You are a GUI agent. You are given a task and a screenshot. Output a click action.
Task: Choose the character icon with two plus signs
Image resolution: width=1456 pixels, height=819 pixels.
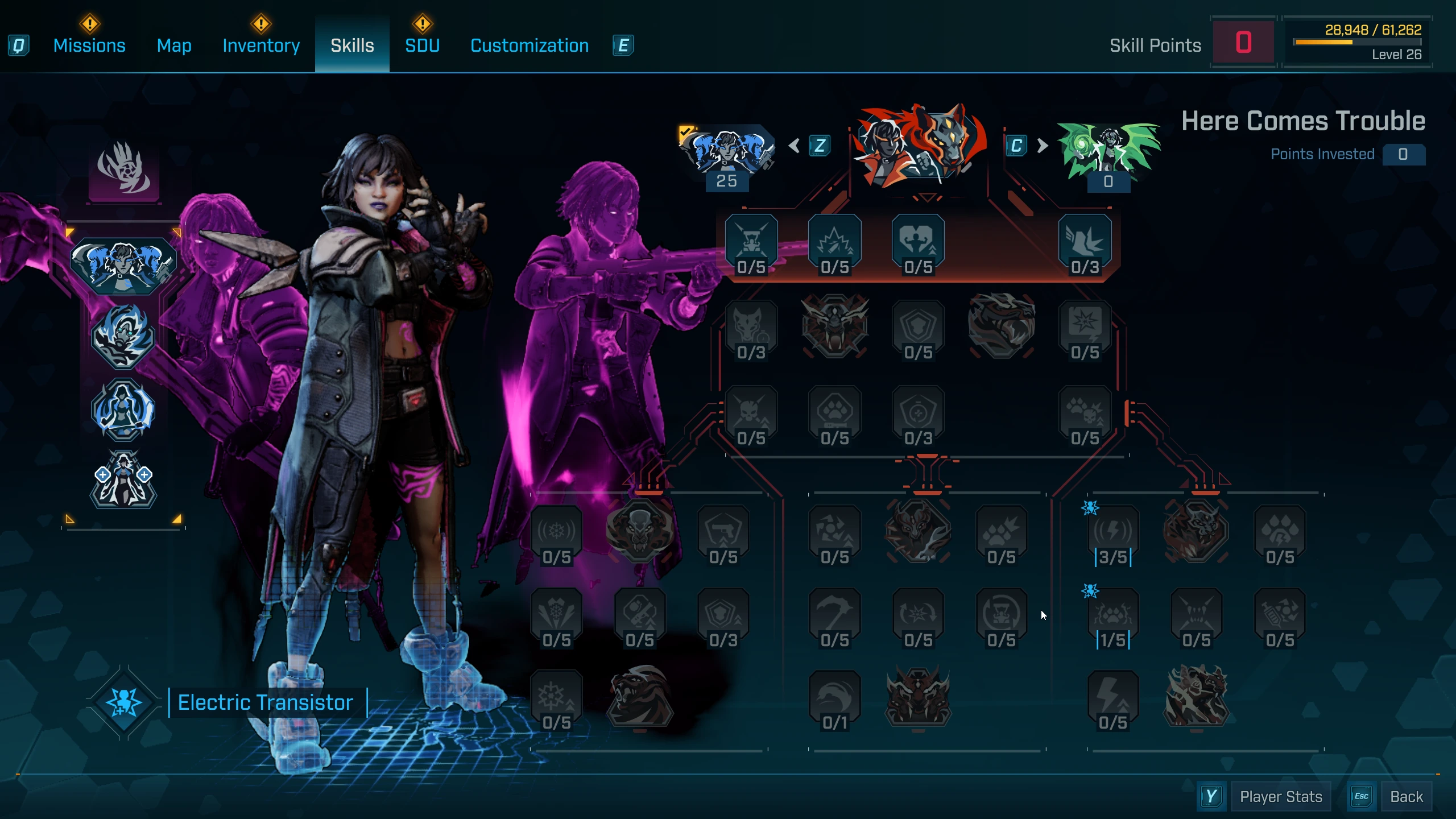pos(123,479)
